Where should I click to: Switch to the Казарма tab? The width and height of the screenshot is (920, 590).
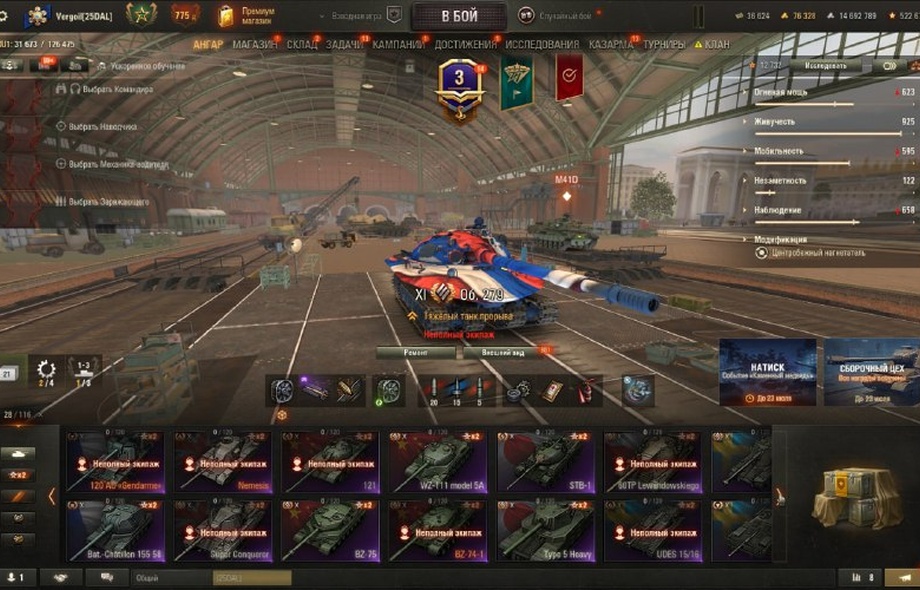[610, 45]
